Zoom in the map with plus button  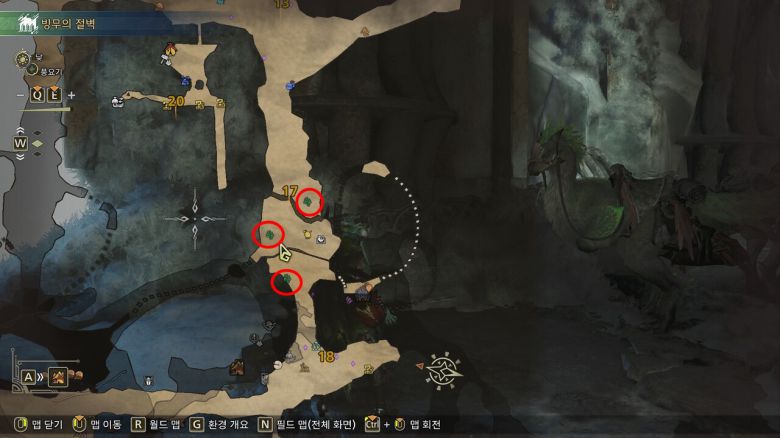71,95
